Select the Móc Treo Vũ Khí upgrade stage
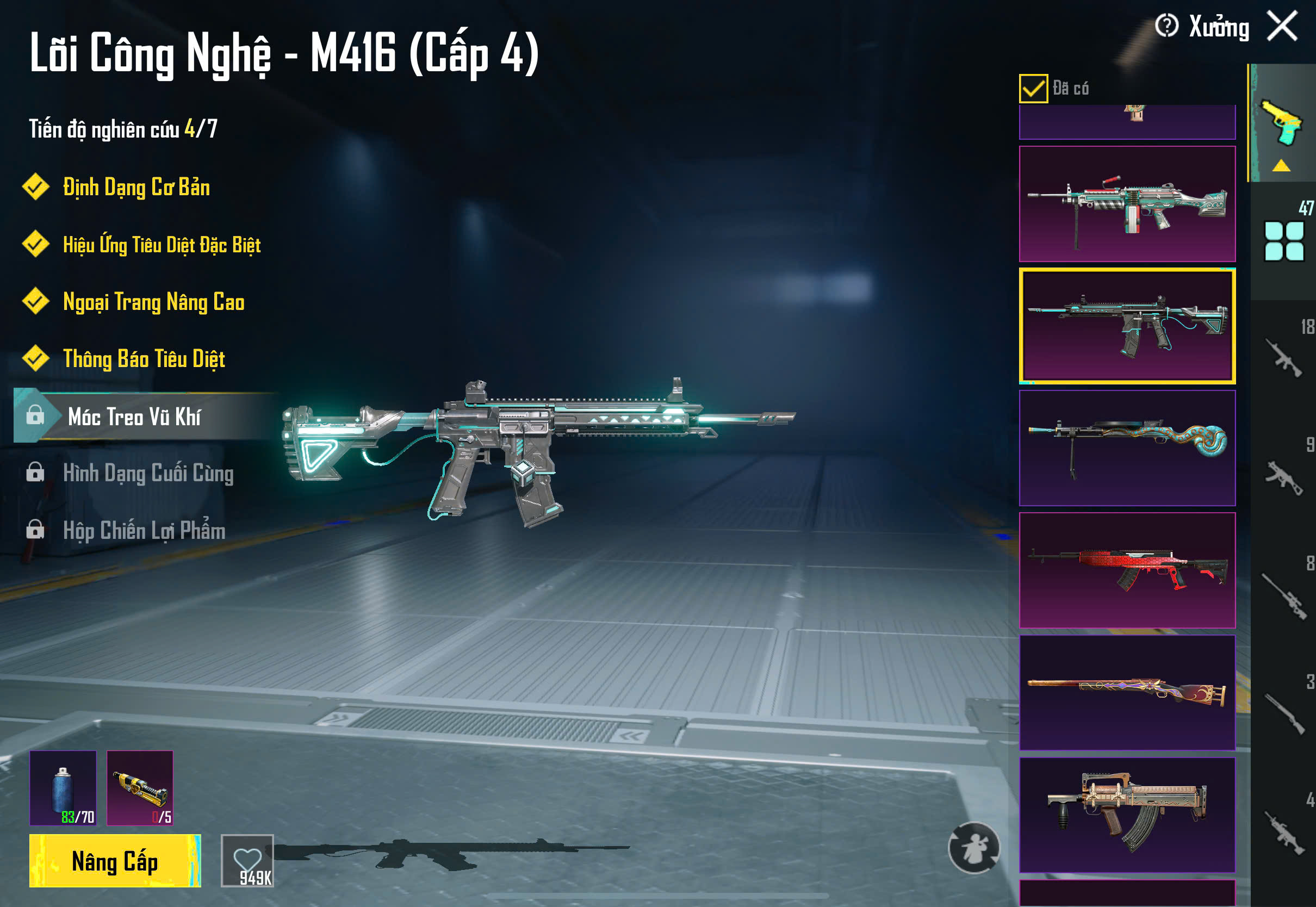 click(134, 417)
